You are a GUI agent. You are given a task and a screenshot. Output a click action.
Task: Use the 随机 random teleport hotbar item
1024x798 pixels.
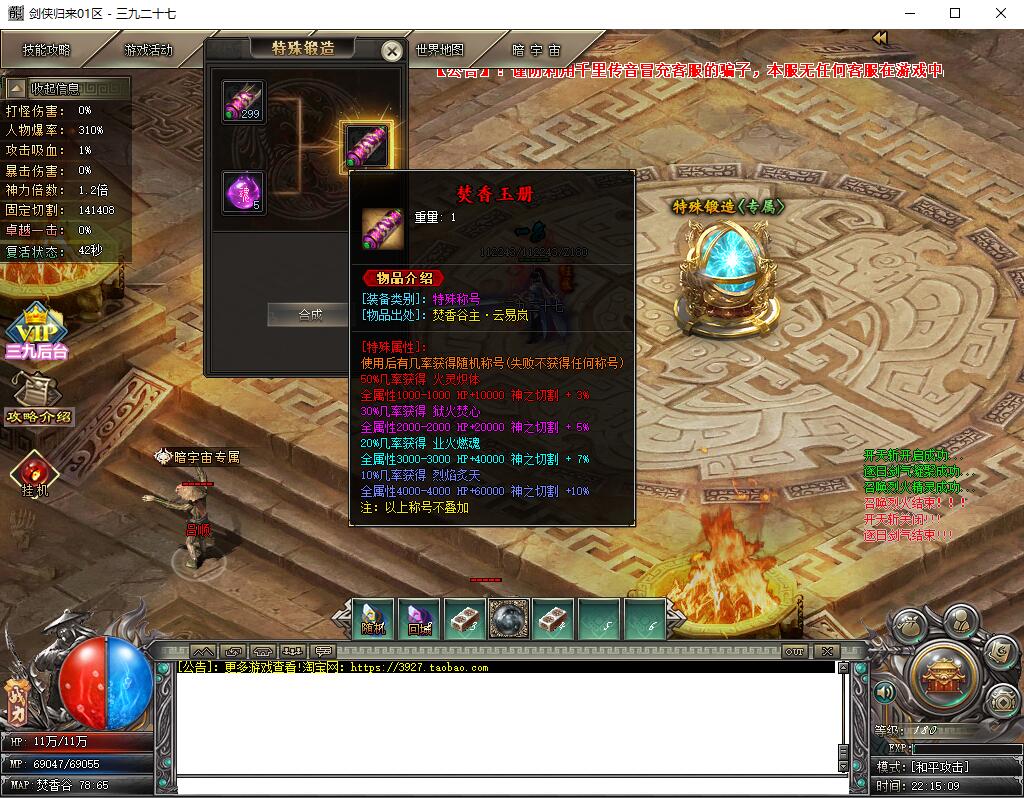tap(374, 619)
